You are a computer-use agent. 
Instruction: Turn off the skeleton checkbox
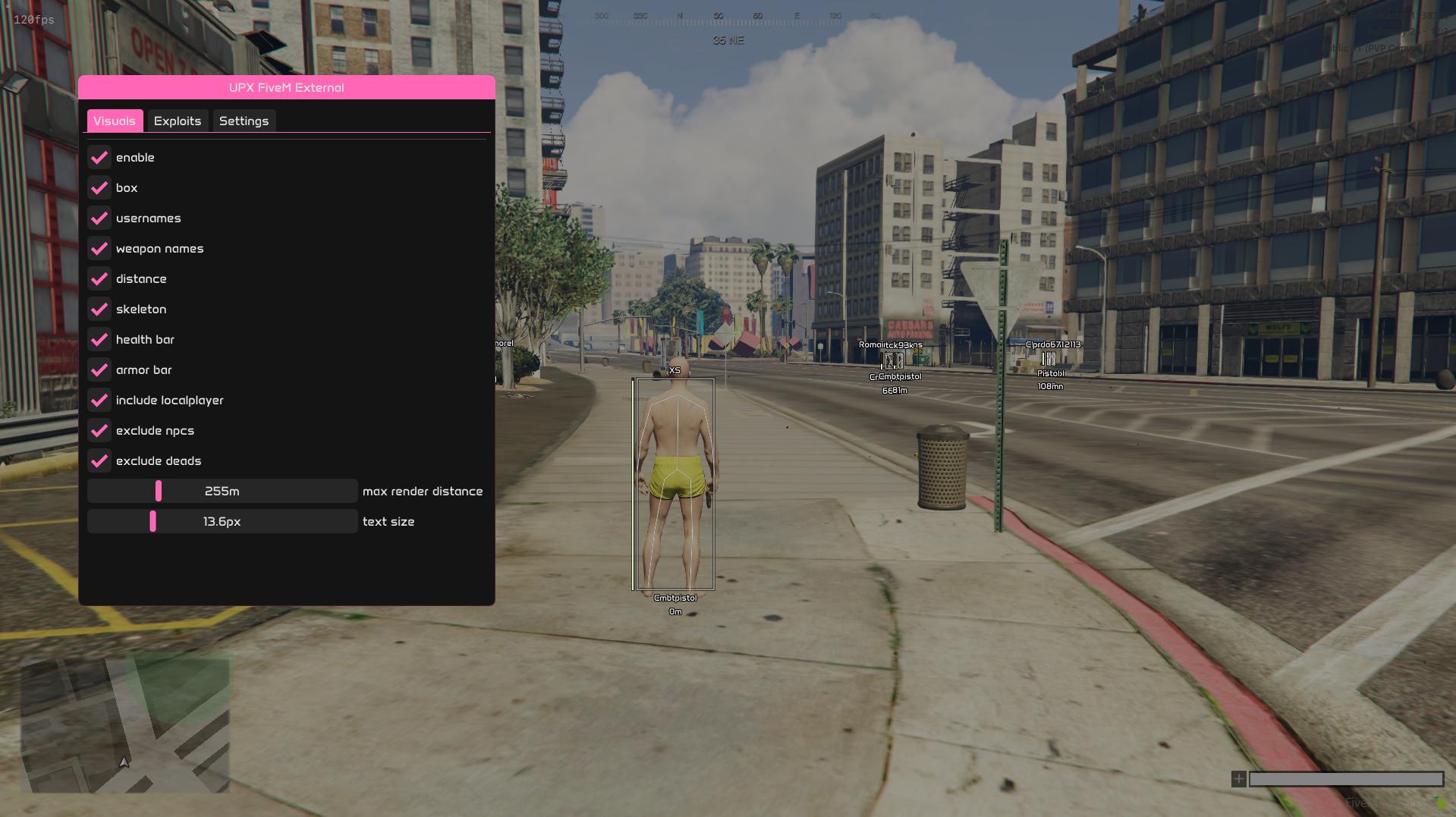(x=99, y=310)
